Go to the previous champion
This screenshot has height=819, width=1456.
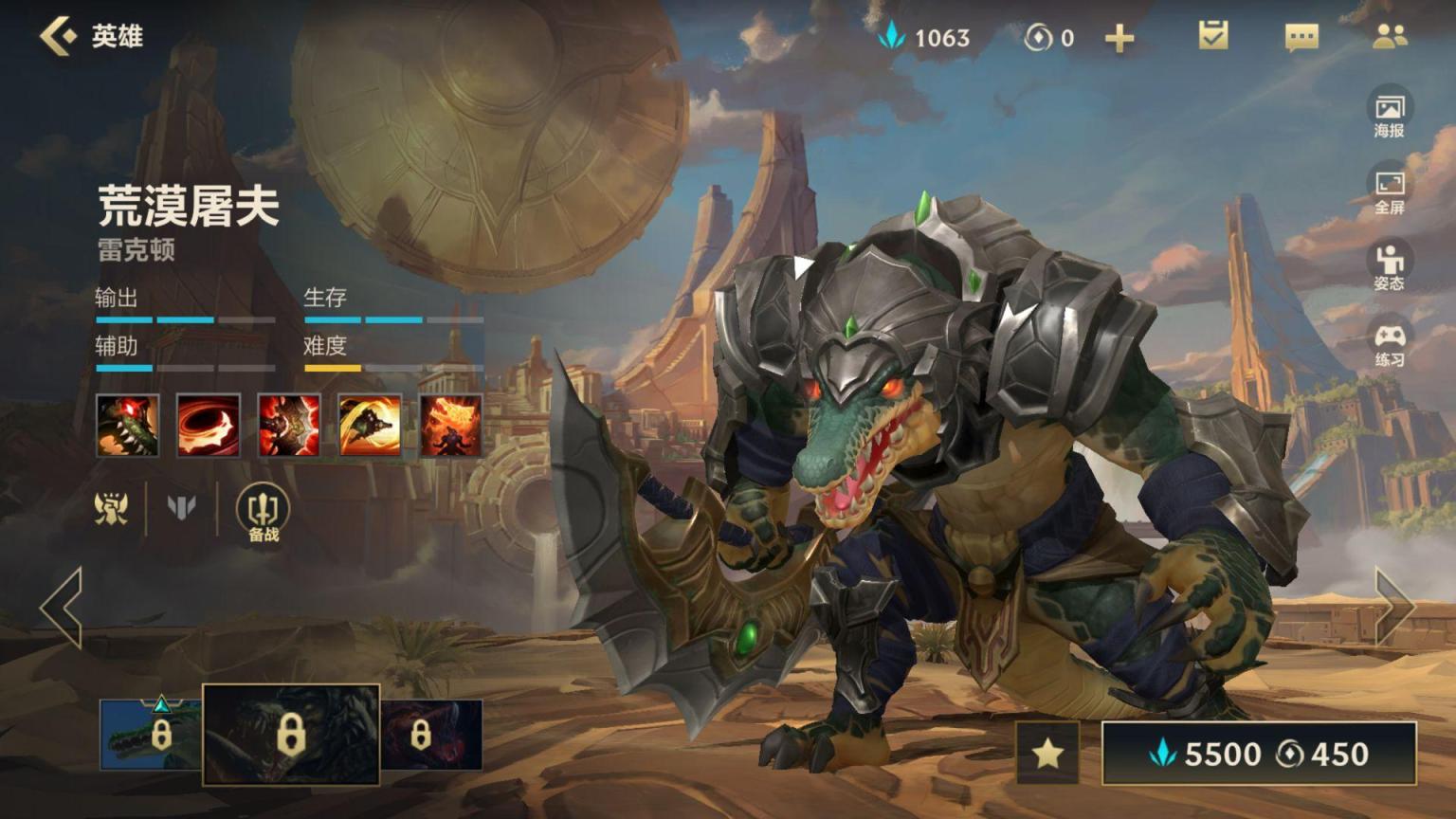tap(62, 608)
